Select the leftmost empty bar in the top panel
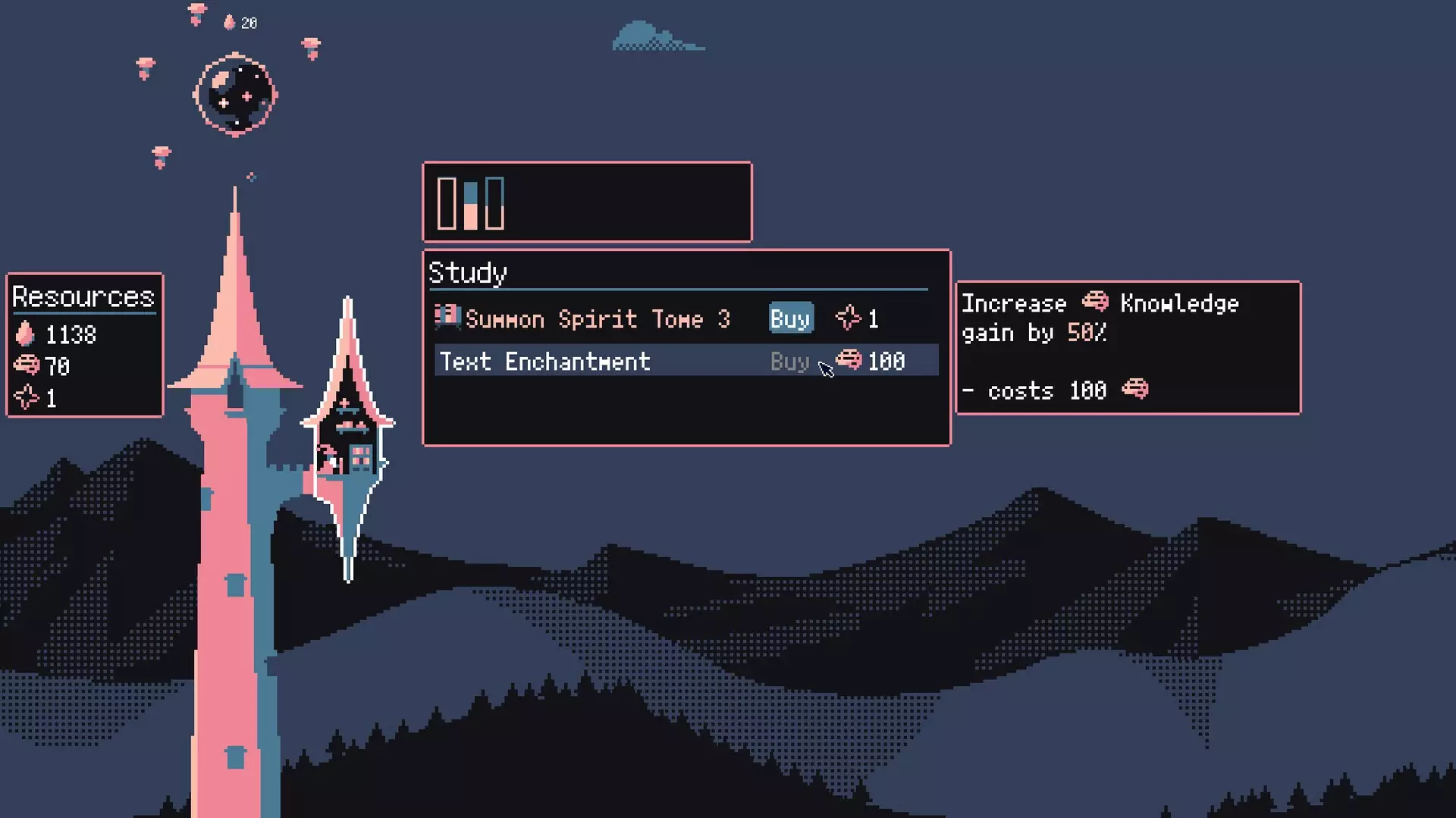Screen dimensions: 1456x818 [x=446, y=202]
